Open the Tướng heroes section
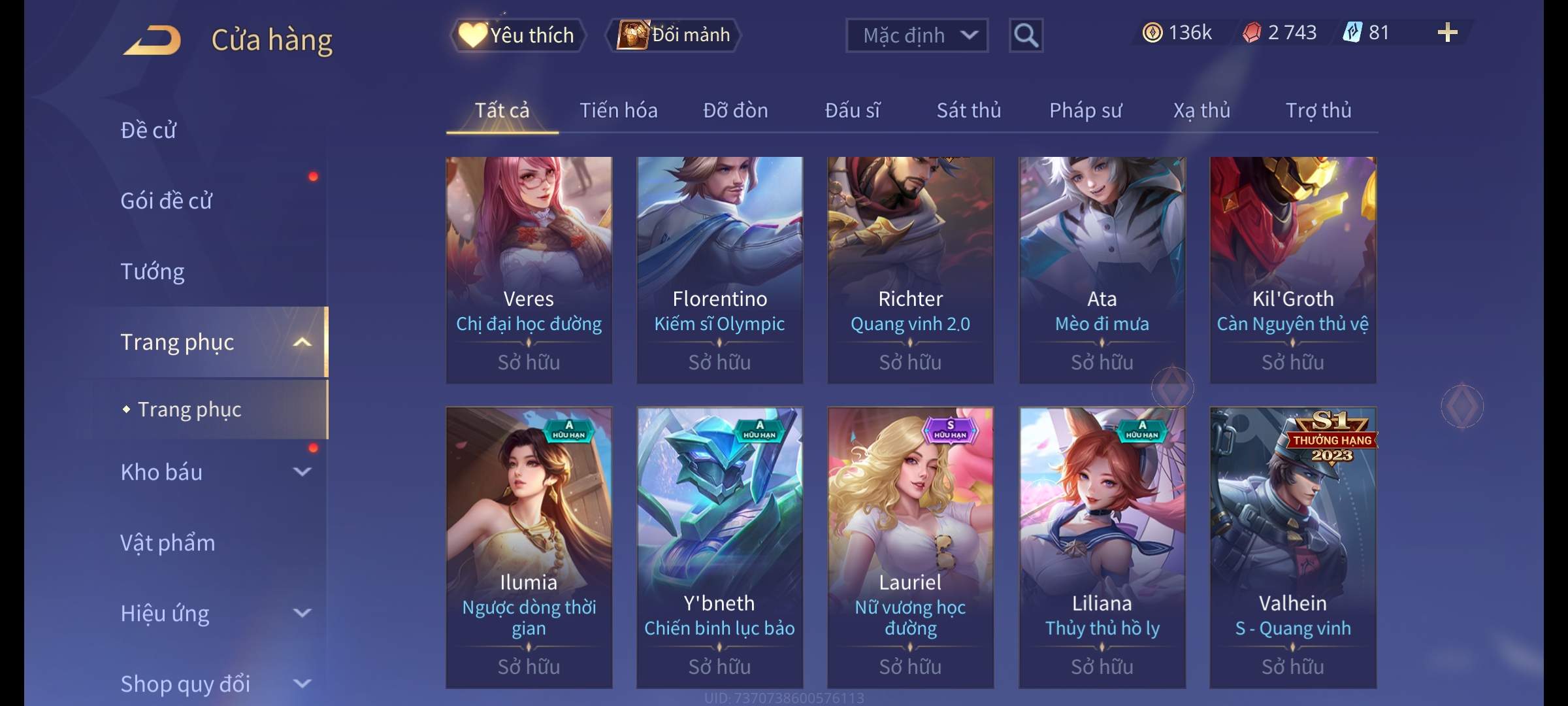The height and width of the screenshot is (706, 1568). 152,271
